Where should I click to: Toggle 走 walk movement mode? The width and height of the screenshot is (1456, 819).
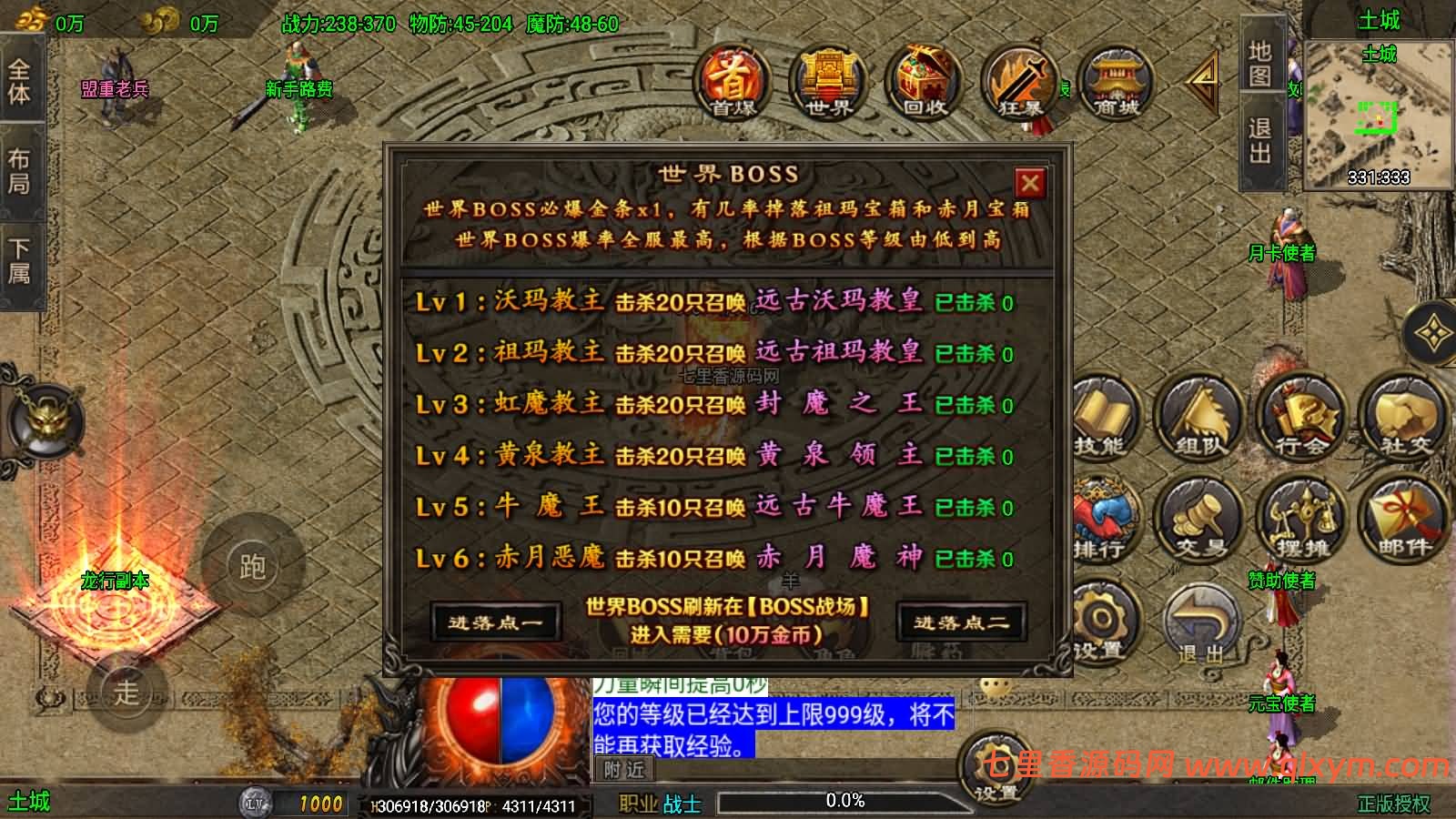[x=126, y=692]
